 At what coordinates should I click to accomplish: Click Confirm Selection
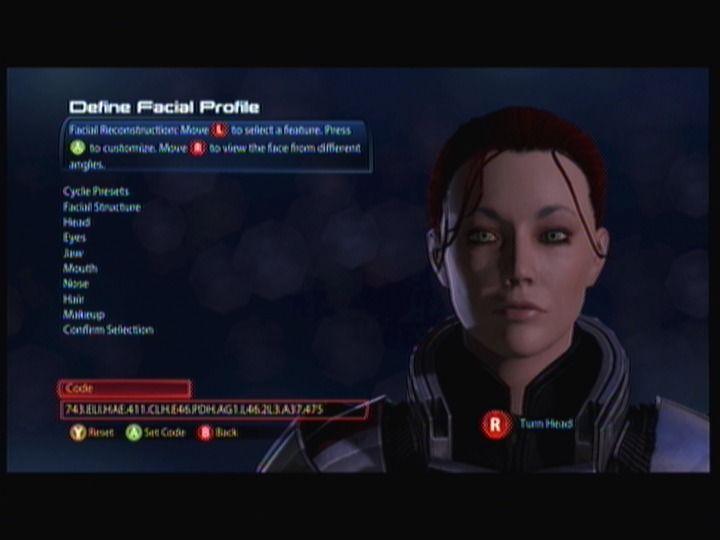point(108,330)
